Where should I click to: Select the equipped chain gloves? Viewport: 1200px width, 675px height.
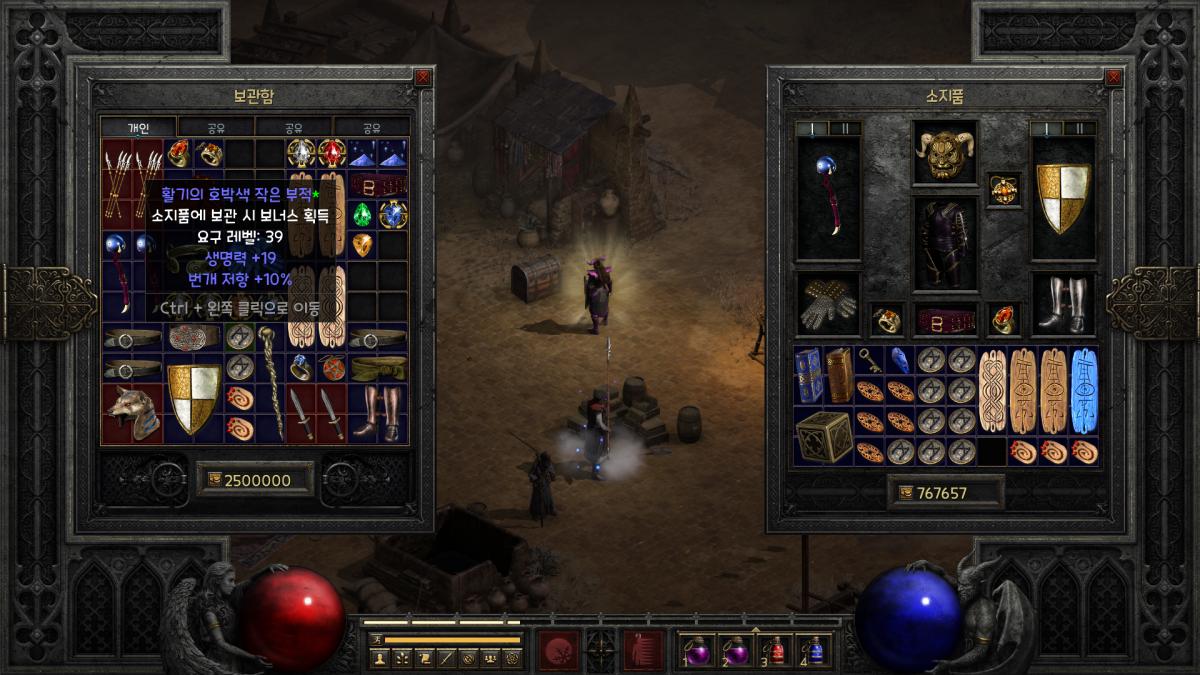click(828, 304)
